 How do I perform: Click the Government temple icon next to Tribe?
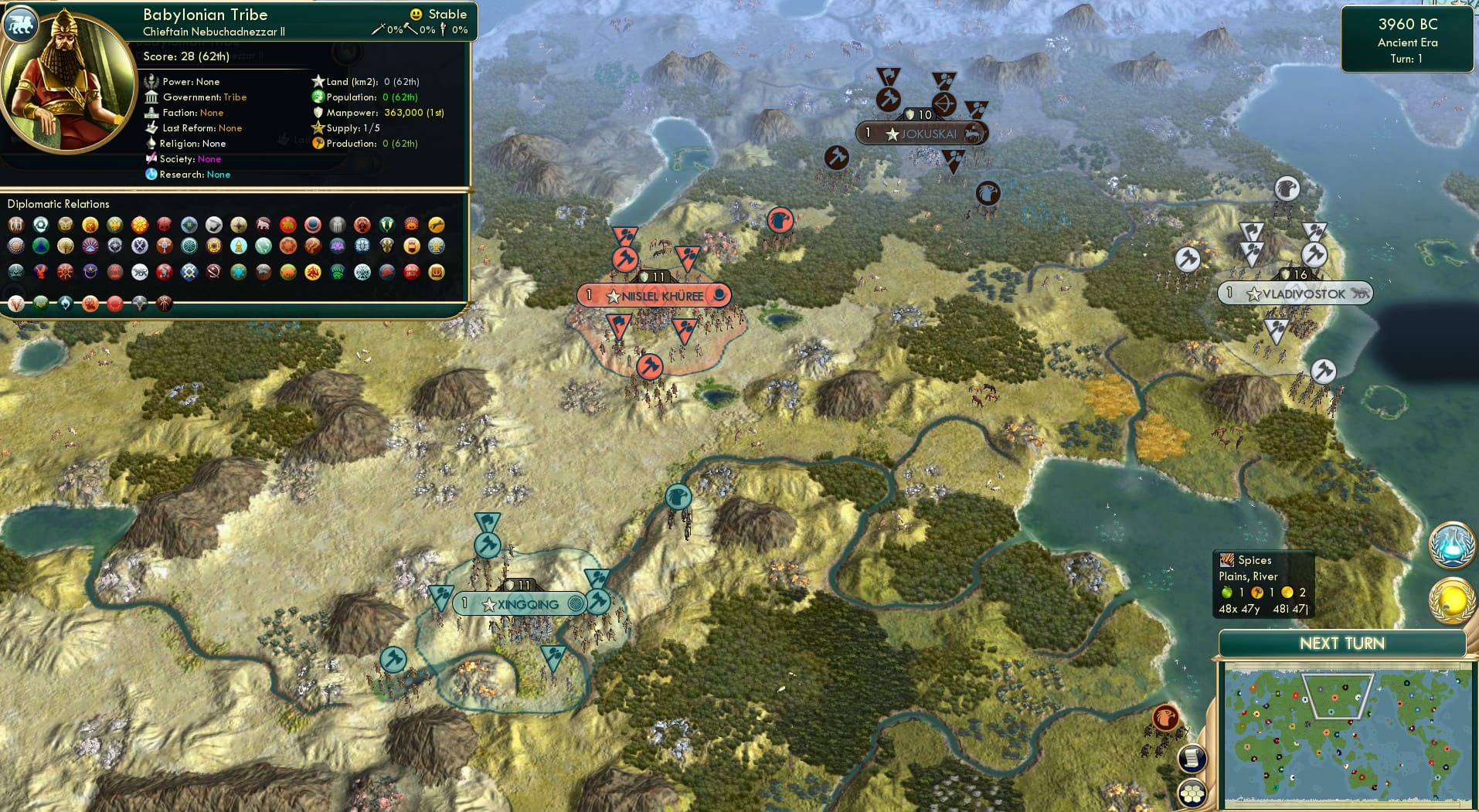tap(151, 97)
